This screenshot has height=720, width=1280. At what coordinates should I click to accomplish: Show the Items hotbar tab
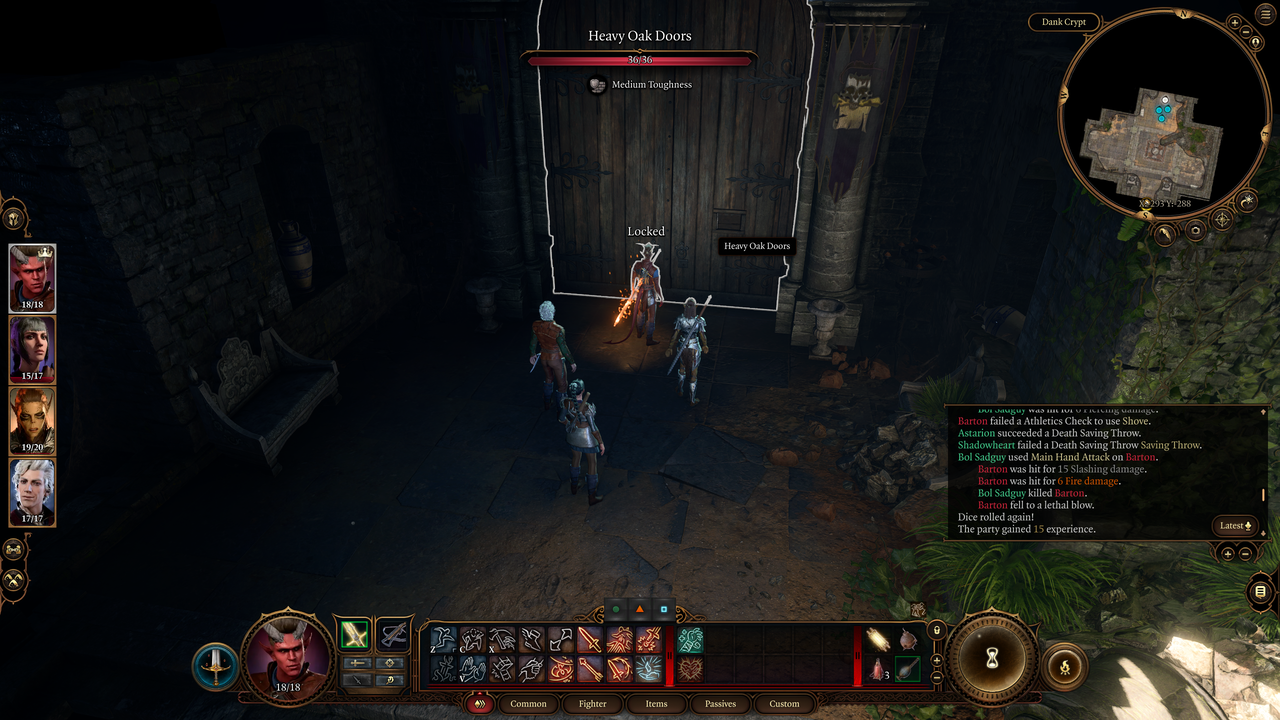pos(656,703)
